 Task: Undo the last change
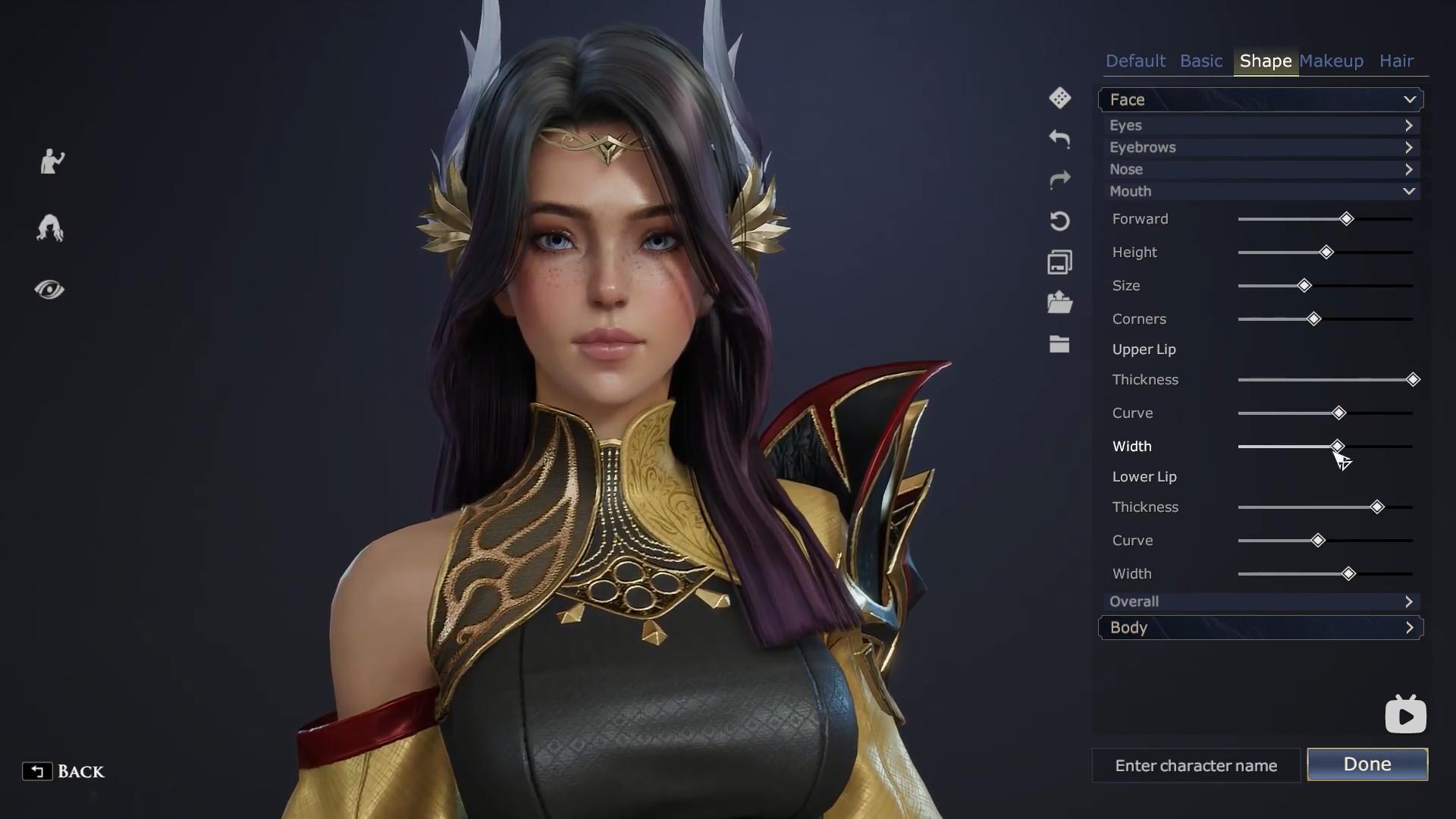[x=1059, y=139]
